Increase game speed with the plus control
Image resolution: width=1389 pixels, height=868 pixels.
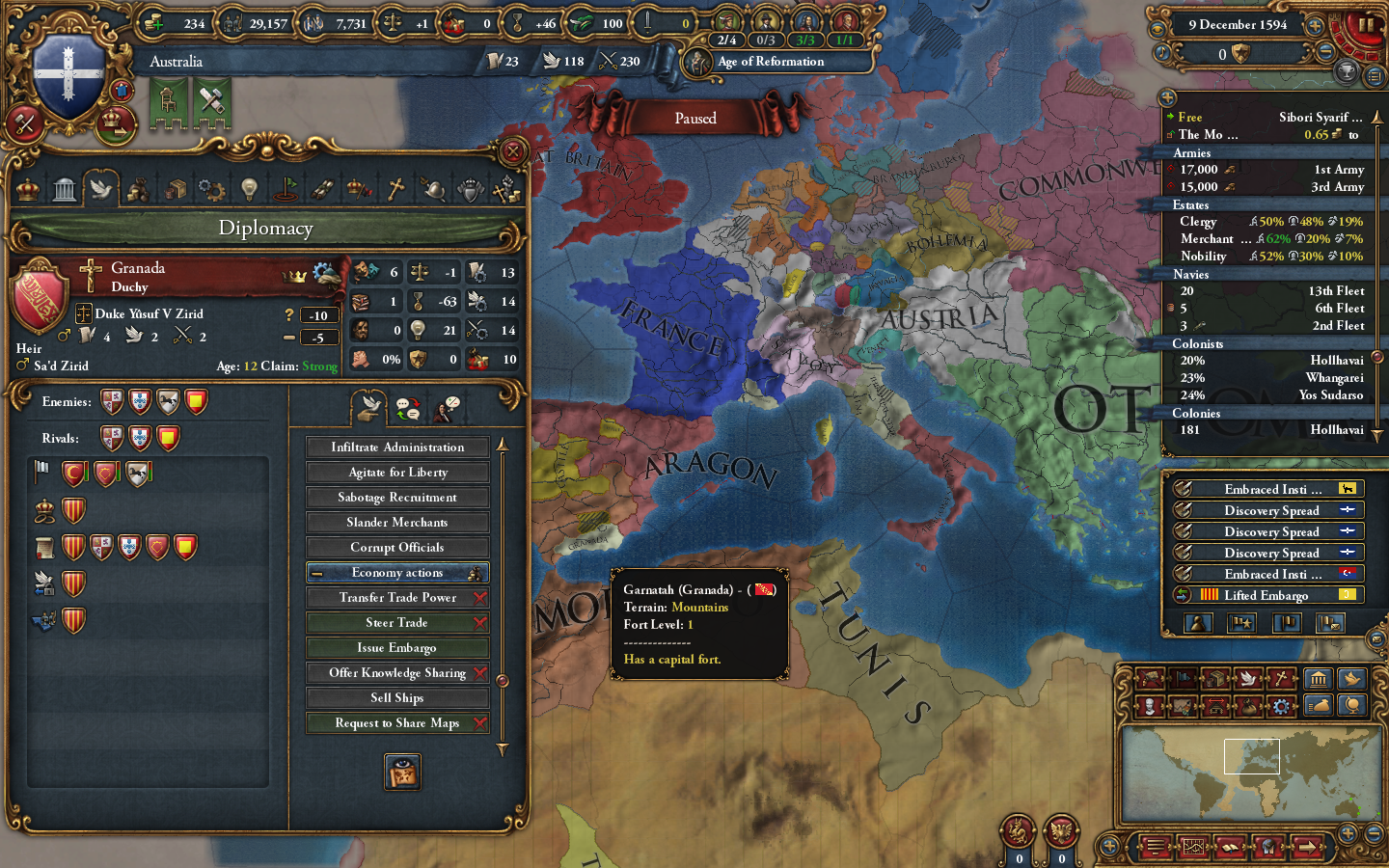1314,26
